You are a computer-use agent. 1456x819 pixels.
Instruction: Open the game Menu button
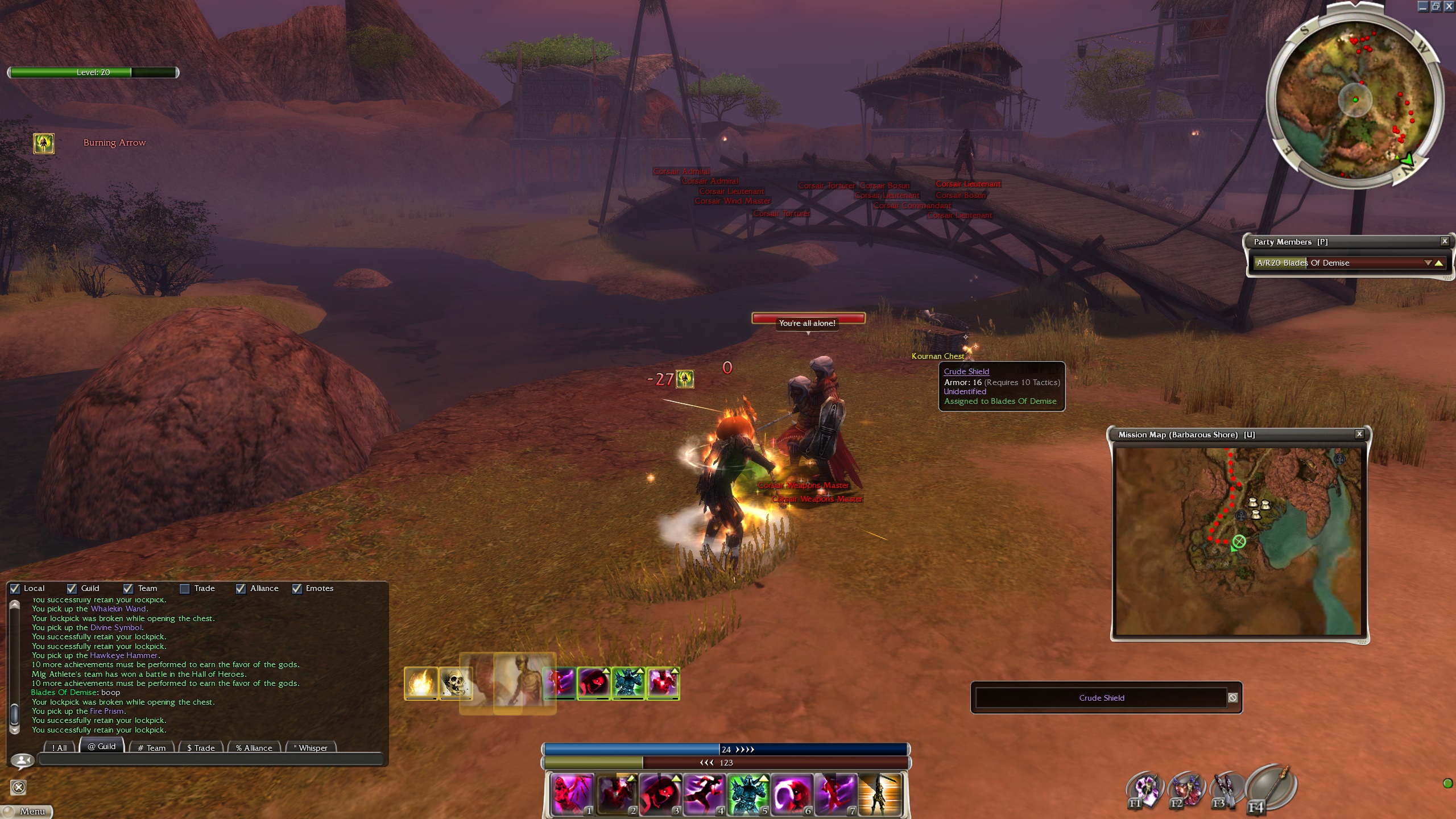click(27, 811)
